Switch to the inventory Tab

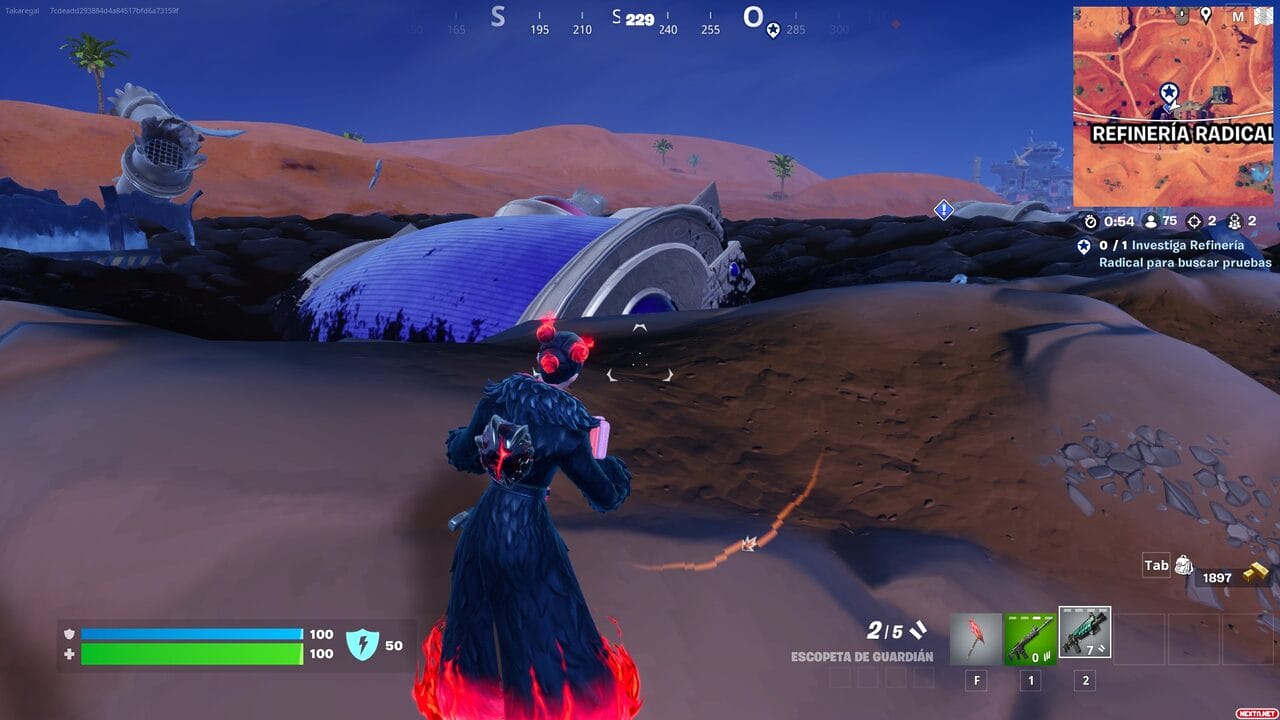[1155, 564]
